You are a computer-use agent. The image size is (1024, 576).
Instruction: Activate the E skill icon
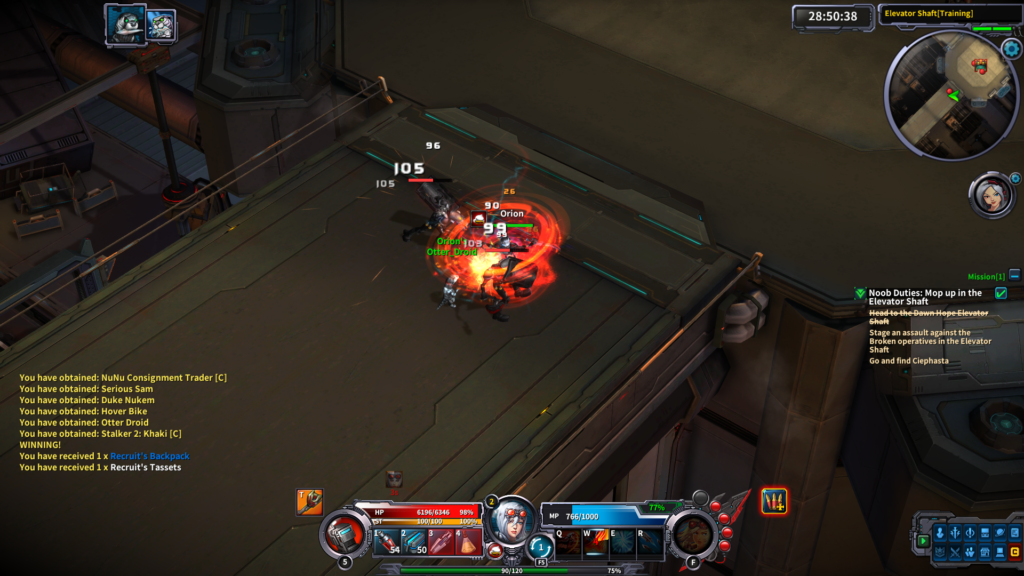pos(622,541)
